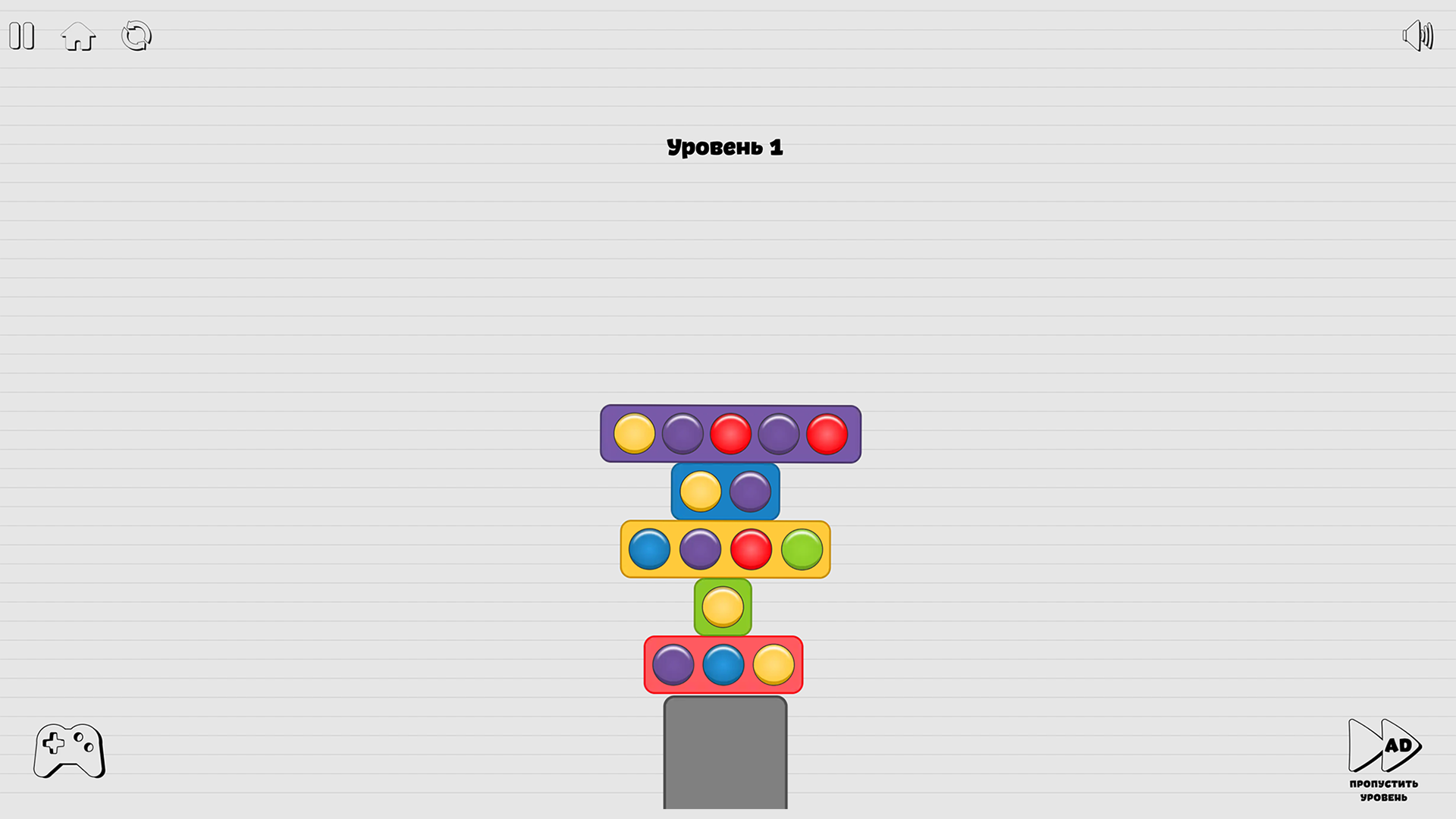Pop the yellow bubble on the green square
Screen dimensions: 1456x819
pos(724,607)
